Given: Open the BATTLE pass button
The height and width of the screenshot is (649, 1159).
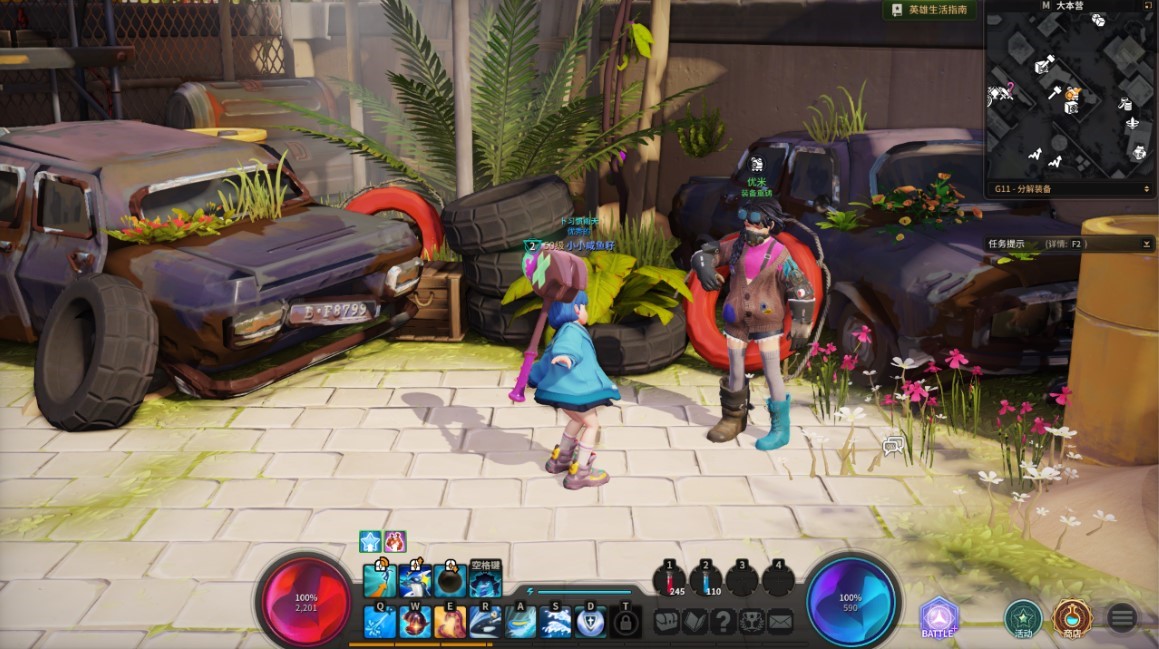Looking at the screenshot, I should point(939,618).
